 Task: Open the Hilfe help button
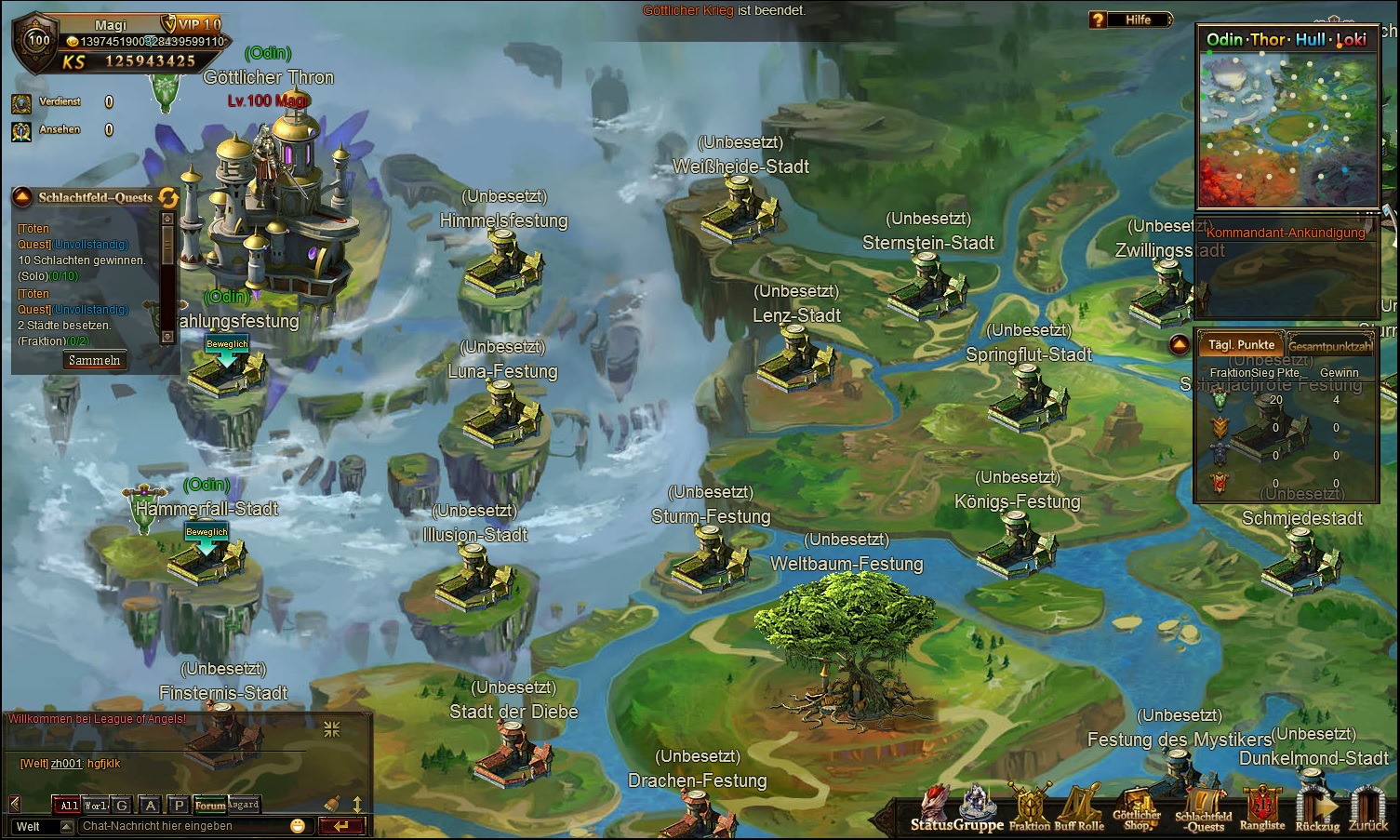pos(1130,20)
